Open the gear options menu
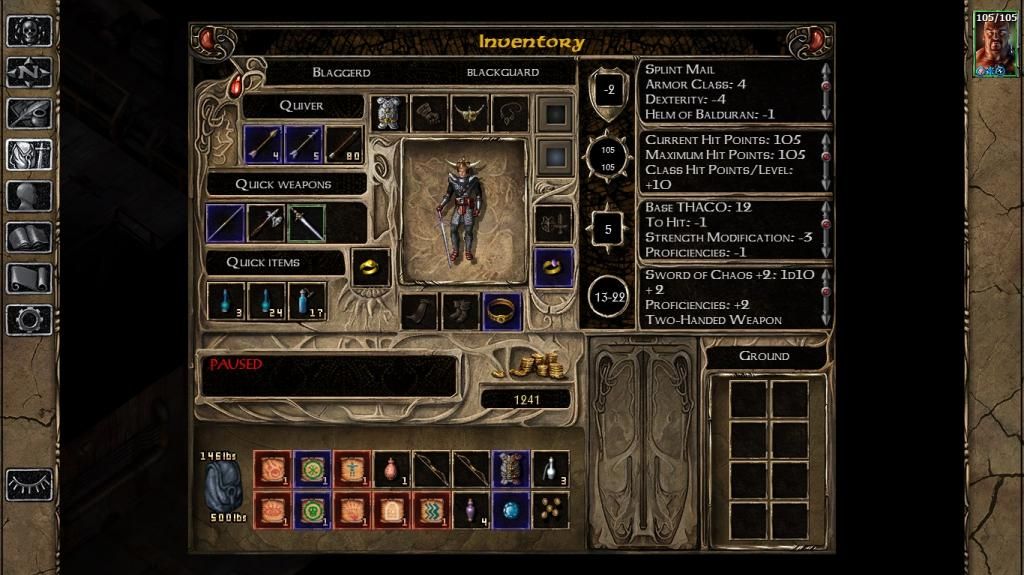Screen dimensions: 1024x575 29,320
